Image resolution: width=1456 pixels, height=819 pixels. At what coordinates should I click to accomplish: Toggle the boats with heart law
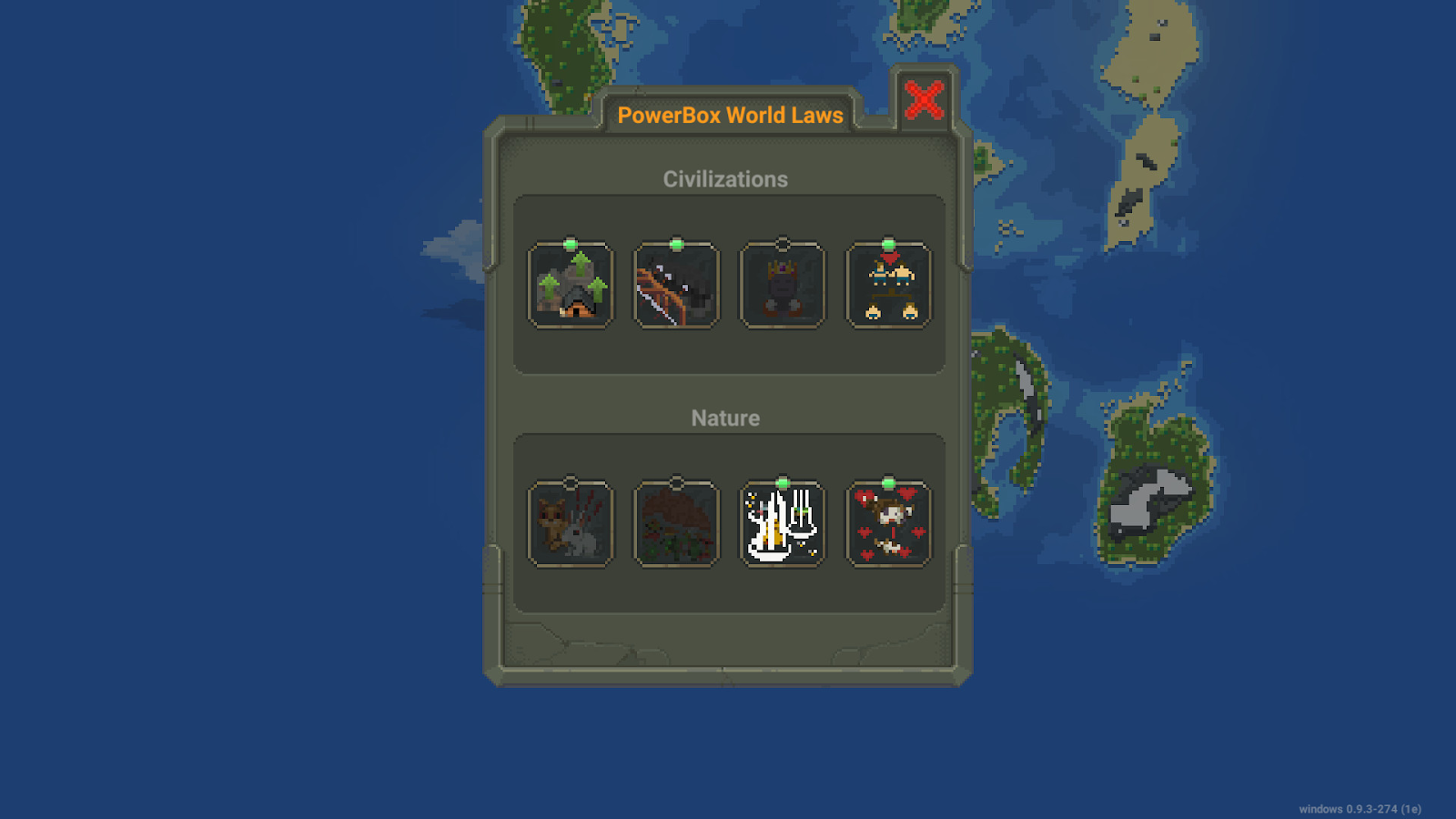coord(889,286)
